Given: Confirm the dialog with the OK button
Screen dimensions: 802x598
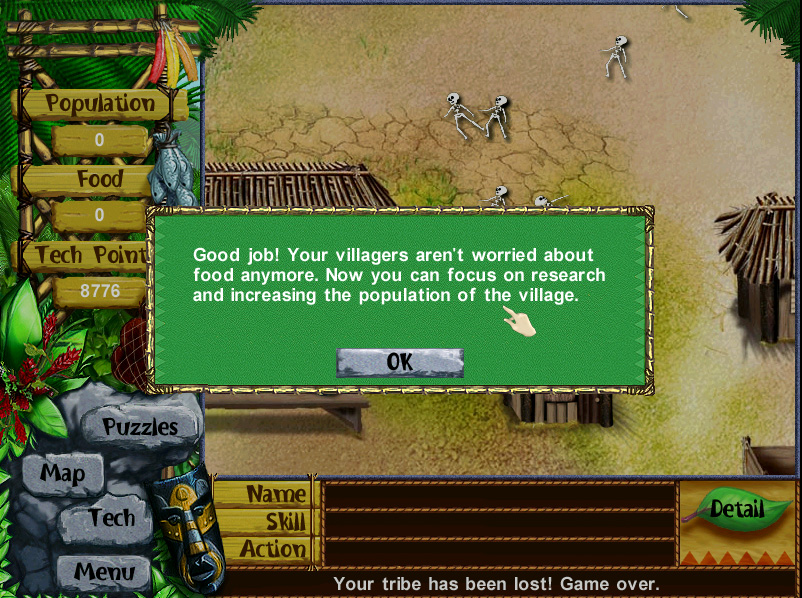Looking at the screenshot, I should [x=399, y=362].
